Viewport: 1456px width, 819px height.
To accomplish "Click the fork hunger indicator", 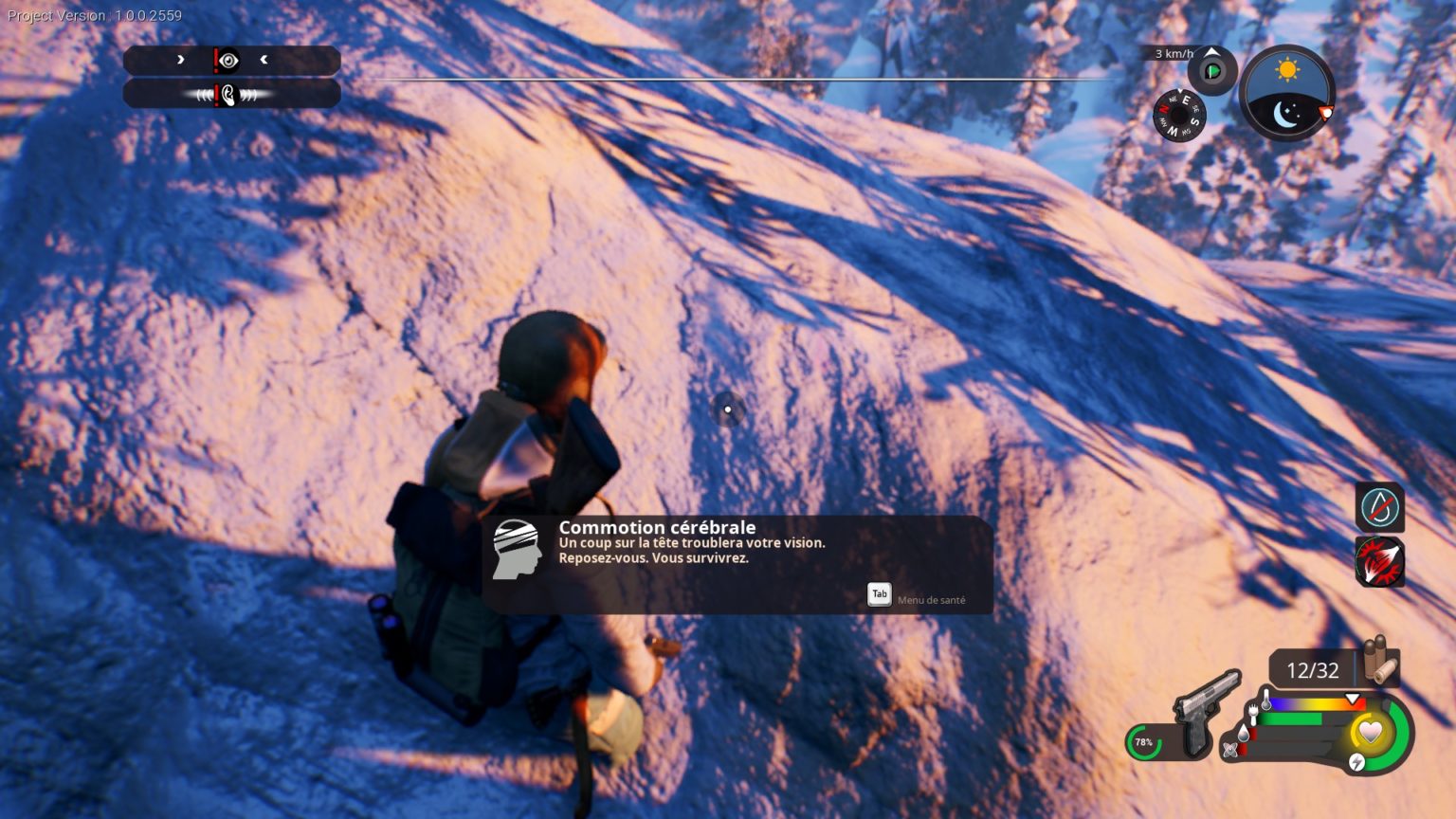I will click(x=1253, y=715).
